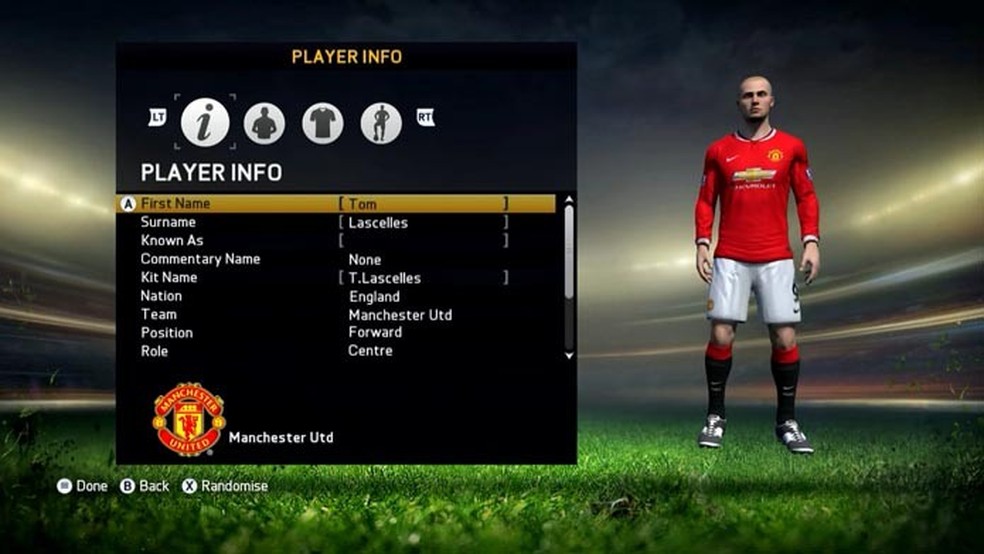The height and width of the screenshot is (554, 984).
Task: Edit the Surname field showing Lascelles
Action: pyautogui.click(x=423, y=223)
